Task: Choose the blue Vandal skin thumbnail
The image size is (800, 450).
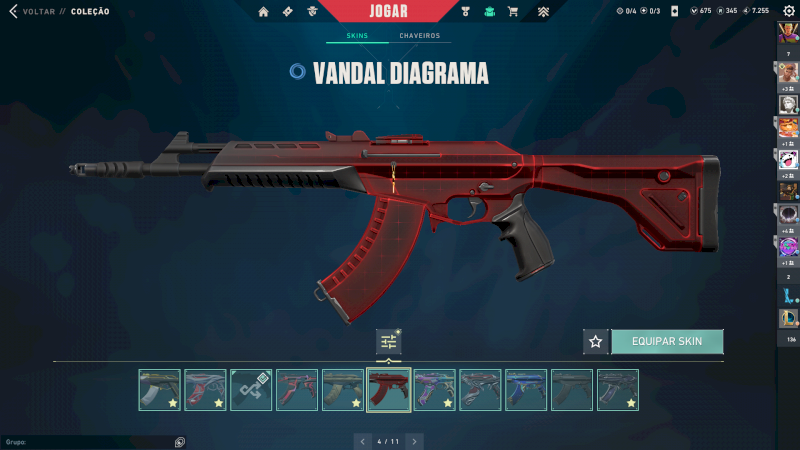Action: point(526,390)
